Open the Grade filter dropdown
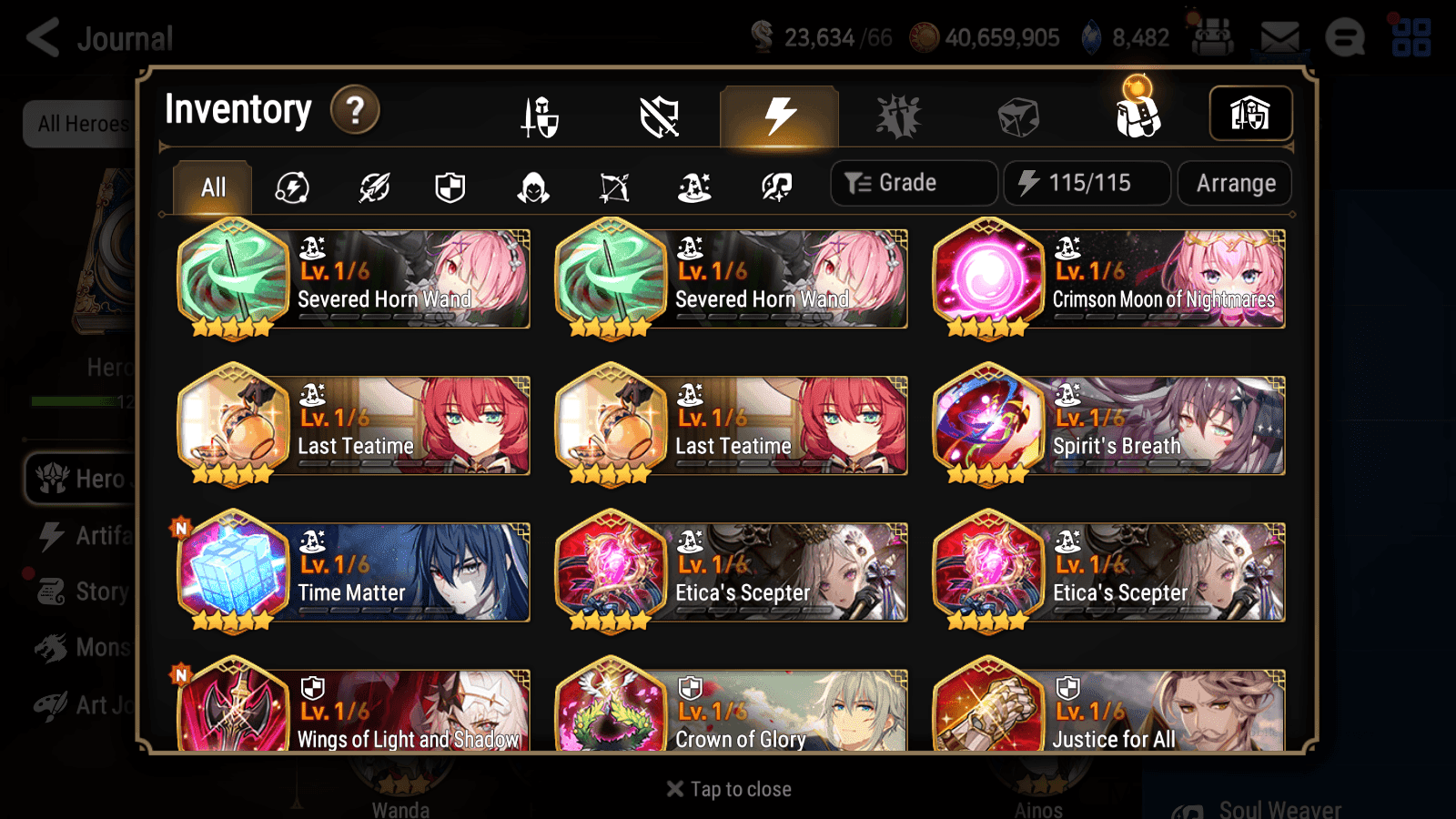 point(913,182)
